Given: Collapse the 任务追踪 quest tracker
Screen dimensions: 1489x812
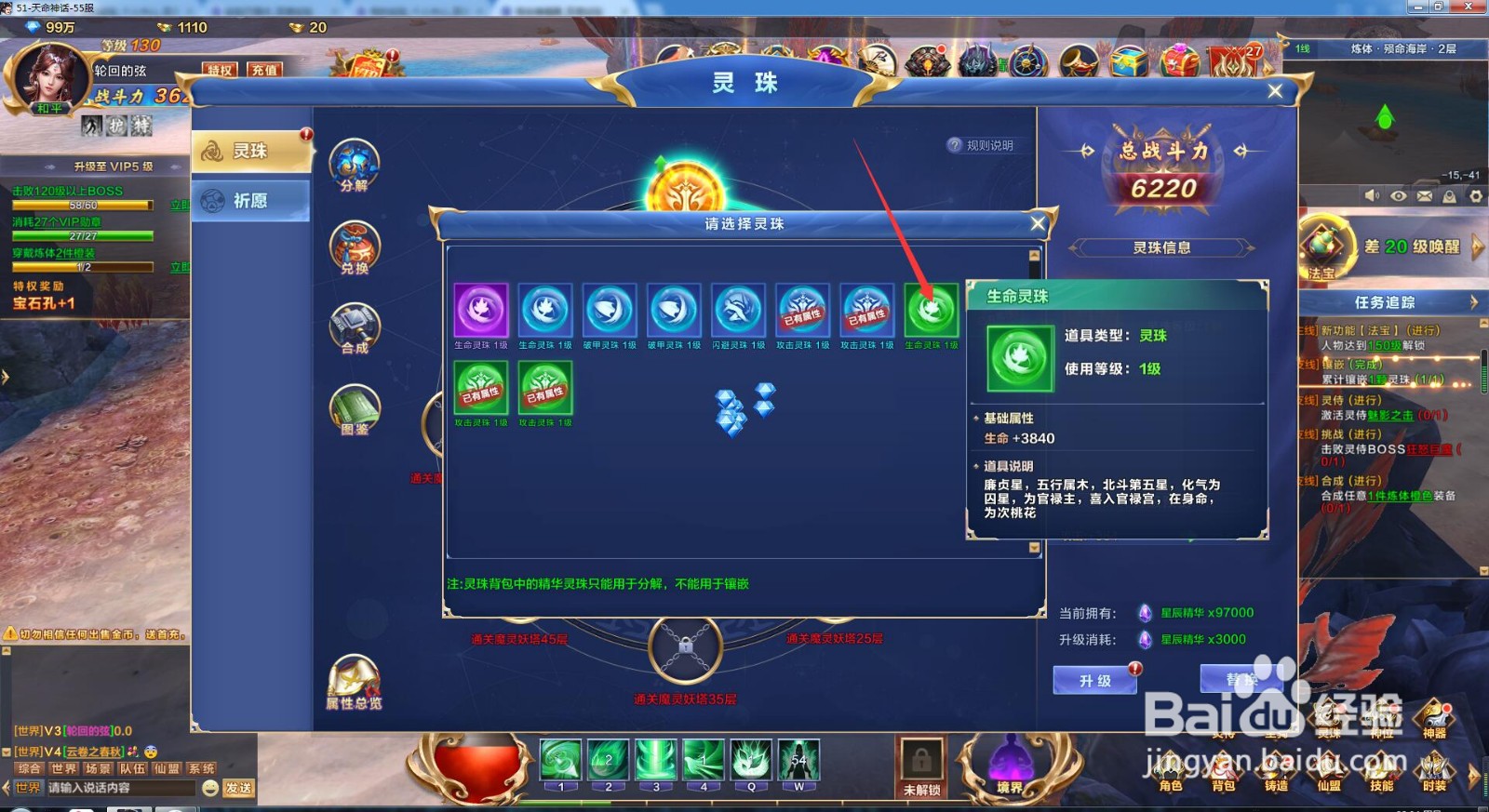Looking at the screenshot, I should tap(1475, 301).
